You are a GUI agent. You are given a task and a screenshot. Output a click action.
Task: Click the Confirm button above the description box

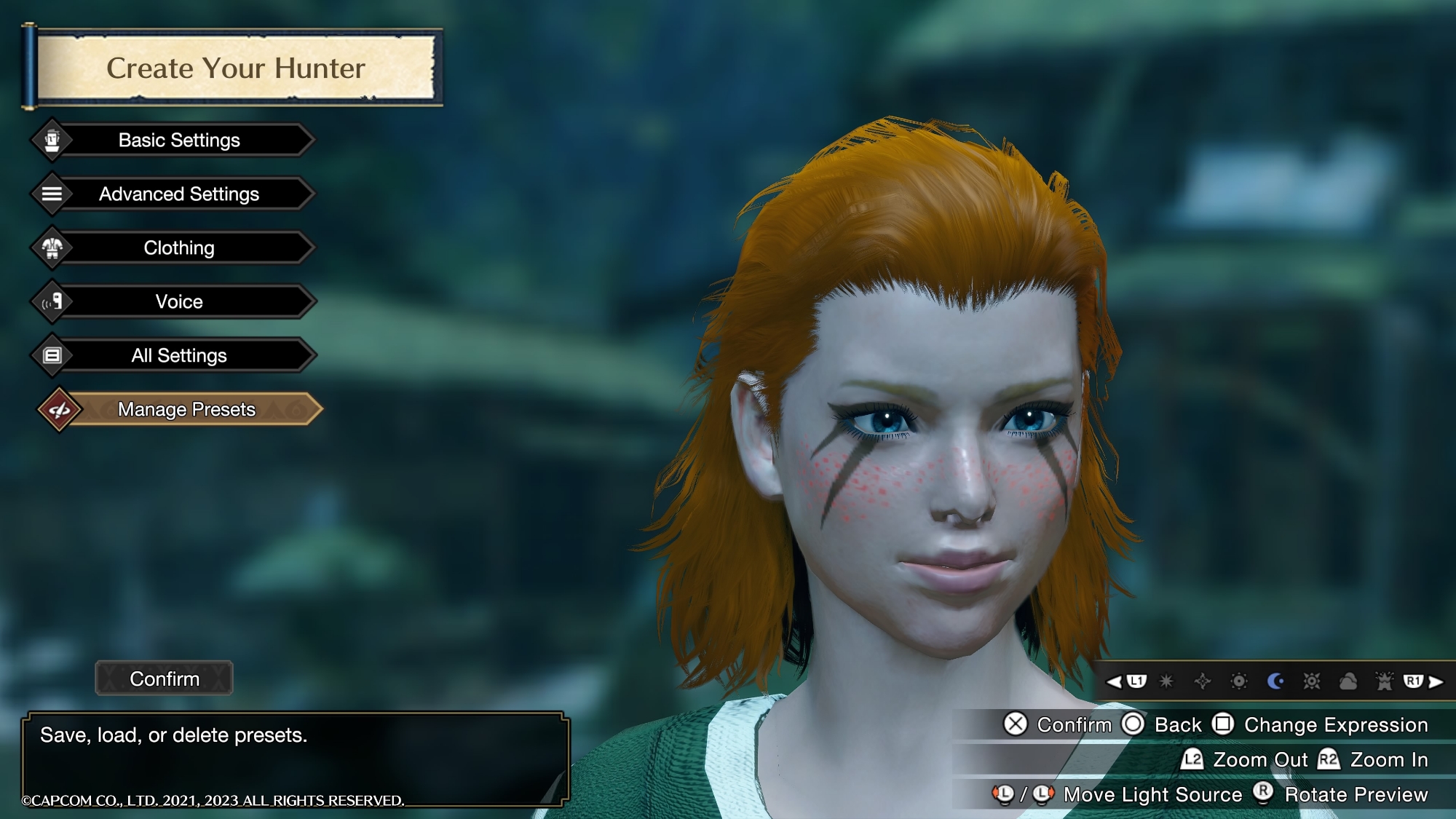tap(165, 678)
